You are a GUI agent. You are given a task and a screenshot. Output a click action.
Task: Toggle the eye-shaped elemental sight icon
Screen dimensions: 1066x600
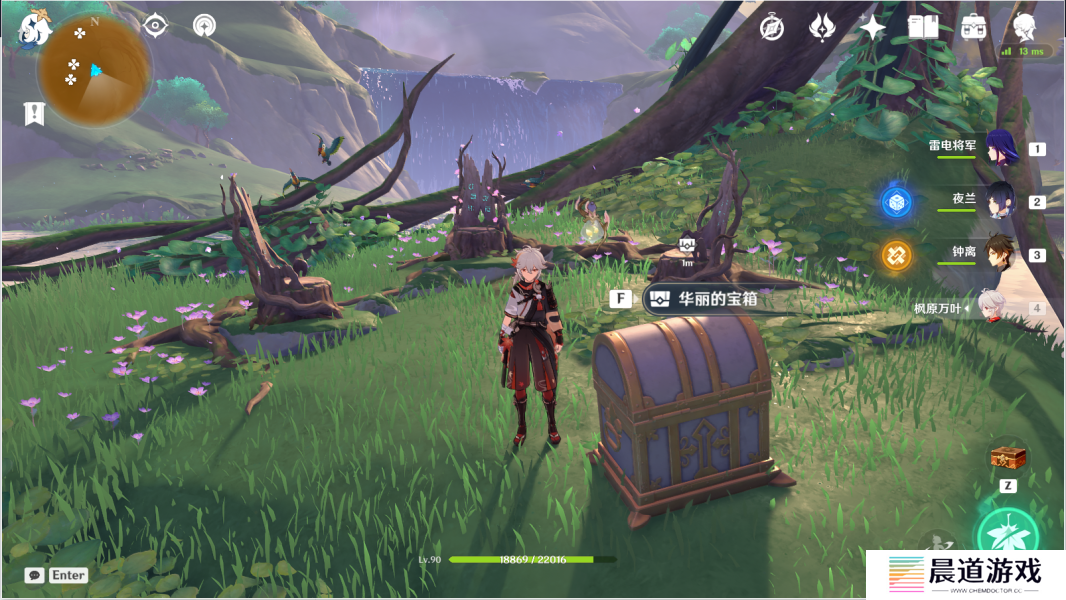point(155,27)
